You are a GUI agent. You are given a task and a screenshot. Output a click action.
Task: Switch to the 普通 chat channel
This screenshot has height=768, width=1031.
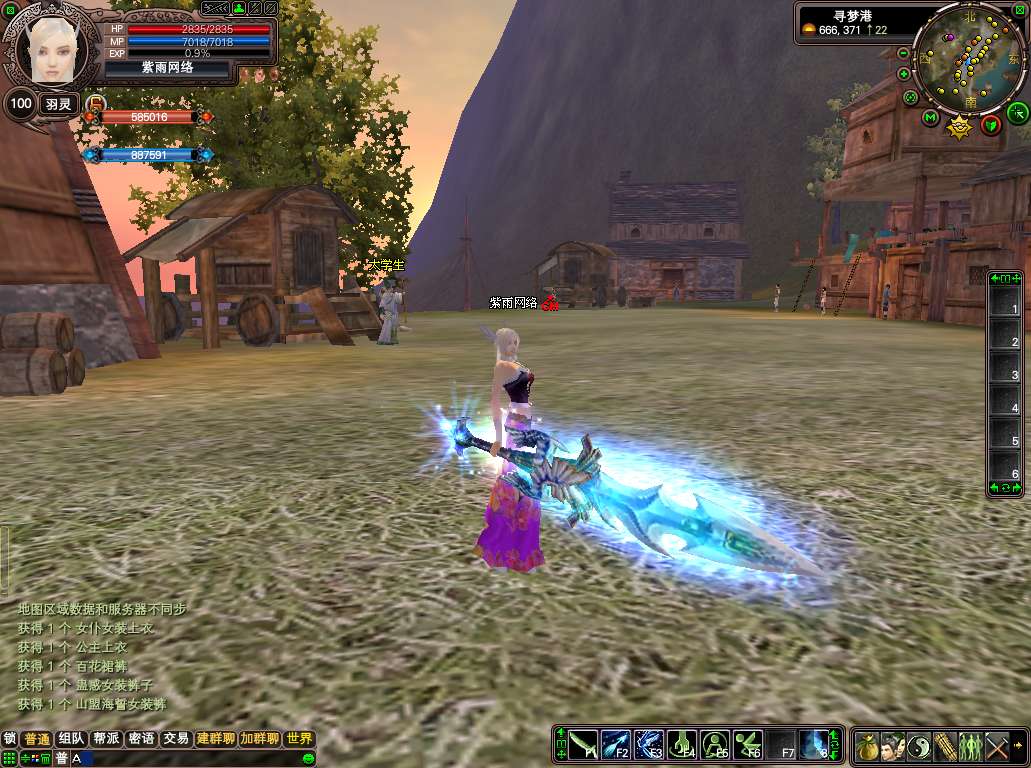point(37,739)
